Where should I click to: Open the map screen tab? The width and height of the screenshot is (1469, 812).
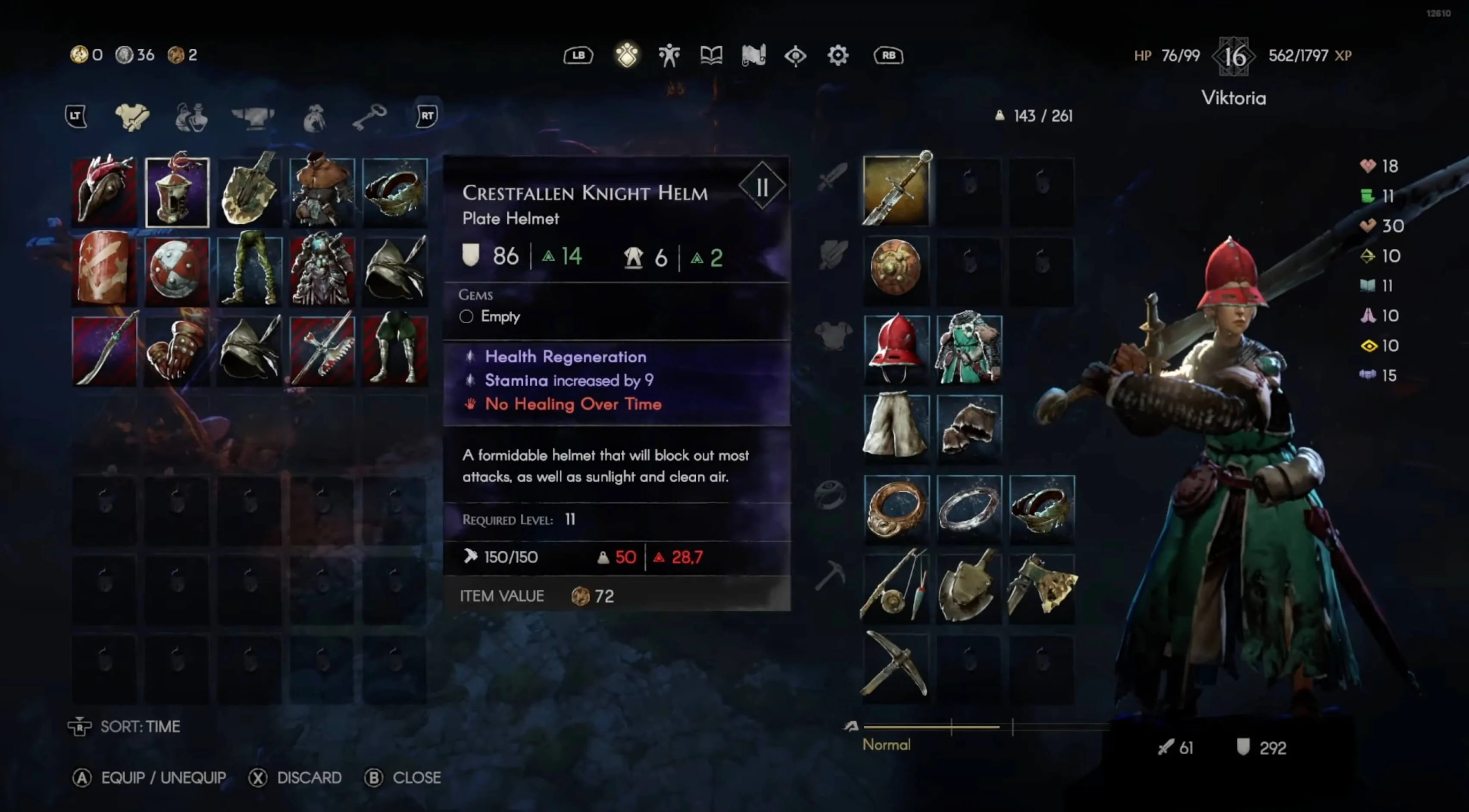click(753, 55)
